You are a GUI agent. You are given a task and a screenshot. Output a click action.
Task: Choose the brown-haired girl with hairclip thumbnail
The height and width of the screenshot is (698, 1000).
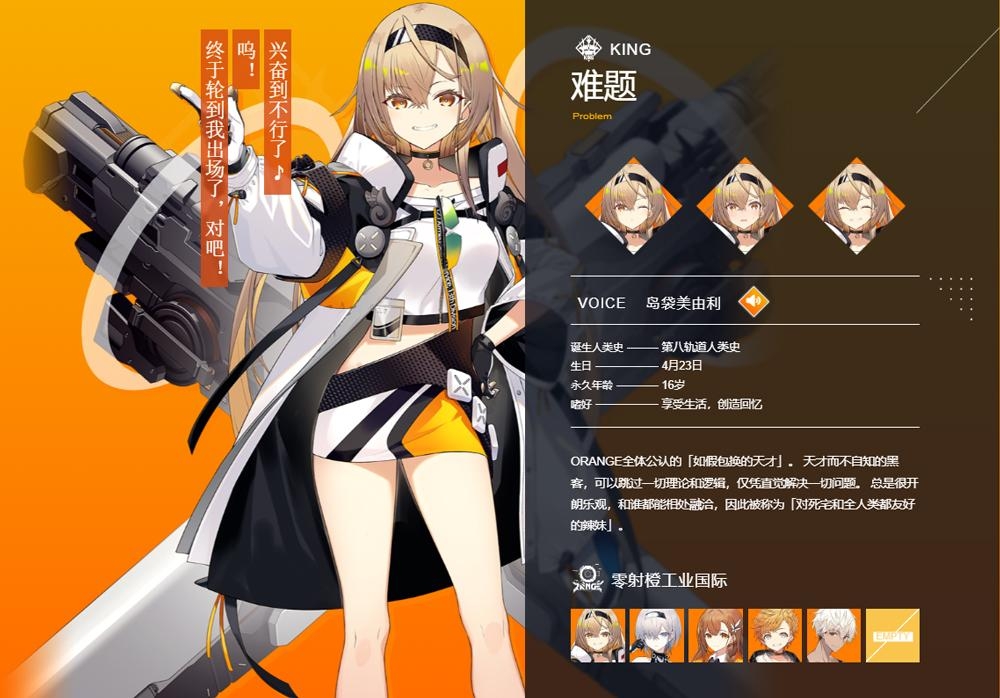point(716,635)
